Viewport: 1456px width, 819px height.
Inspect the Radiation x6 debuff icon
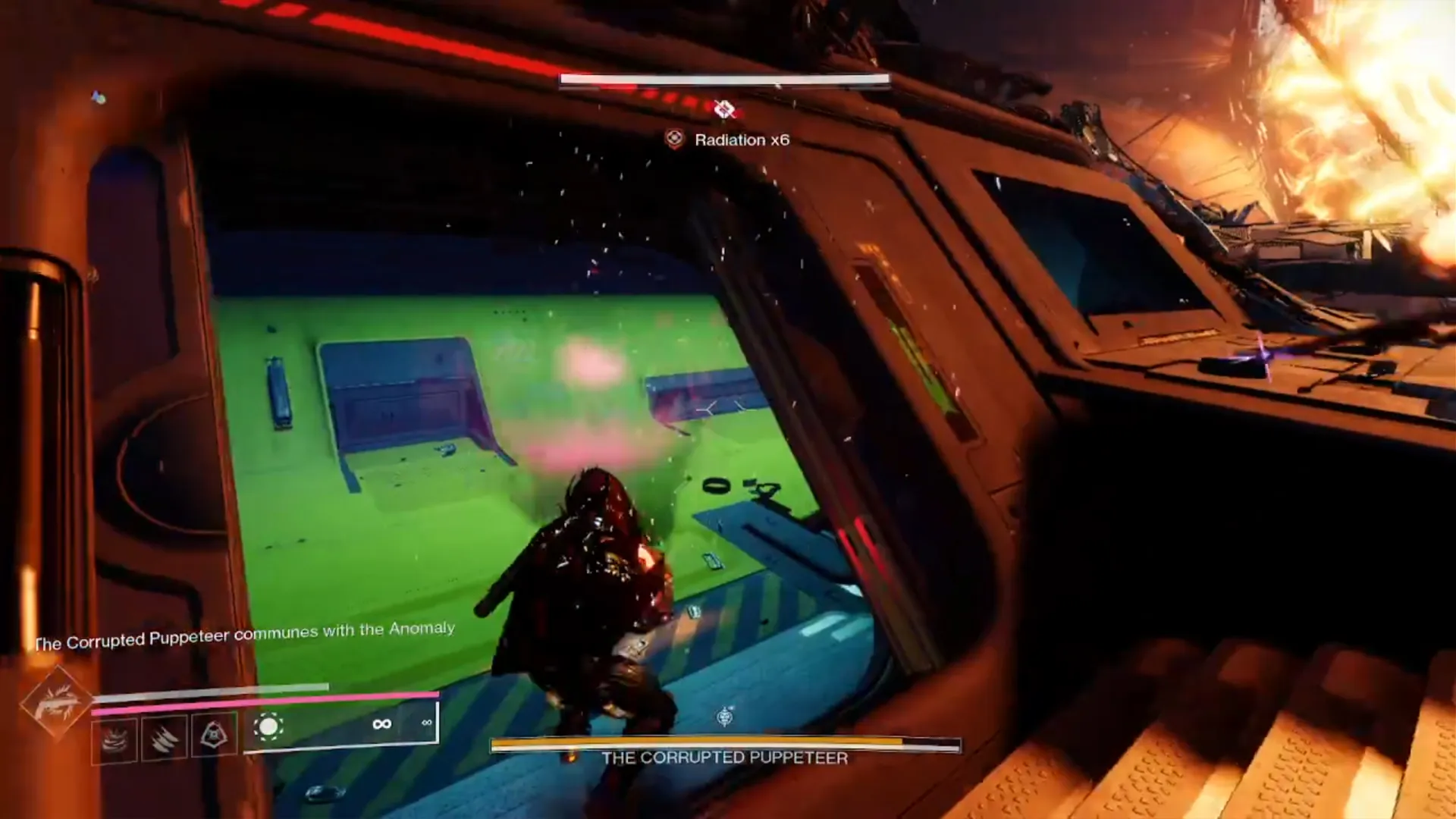(674, 140)
